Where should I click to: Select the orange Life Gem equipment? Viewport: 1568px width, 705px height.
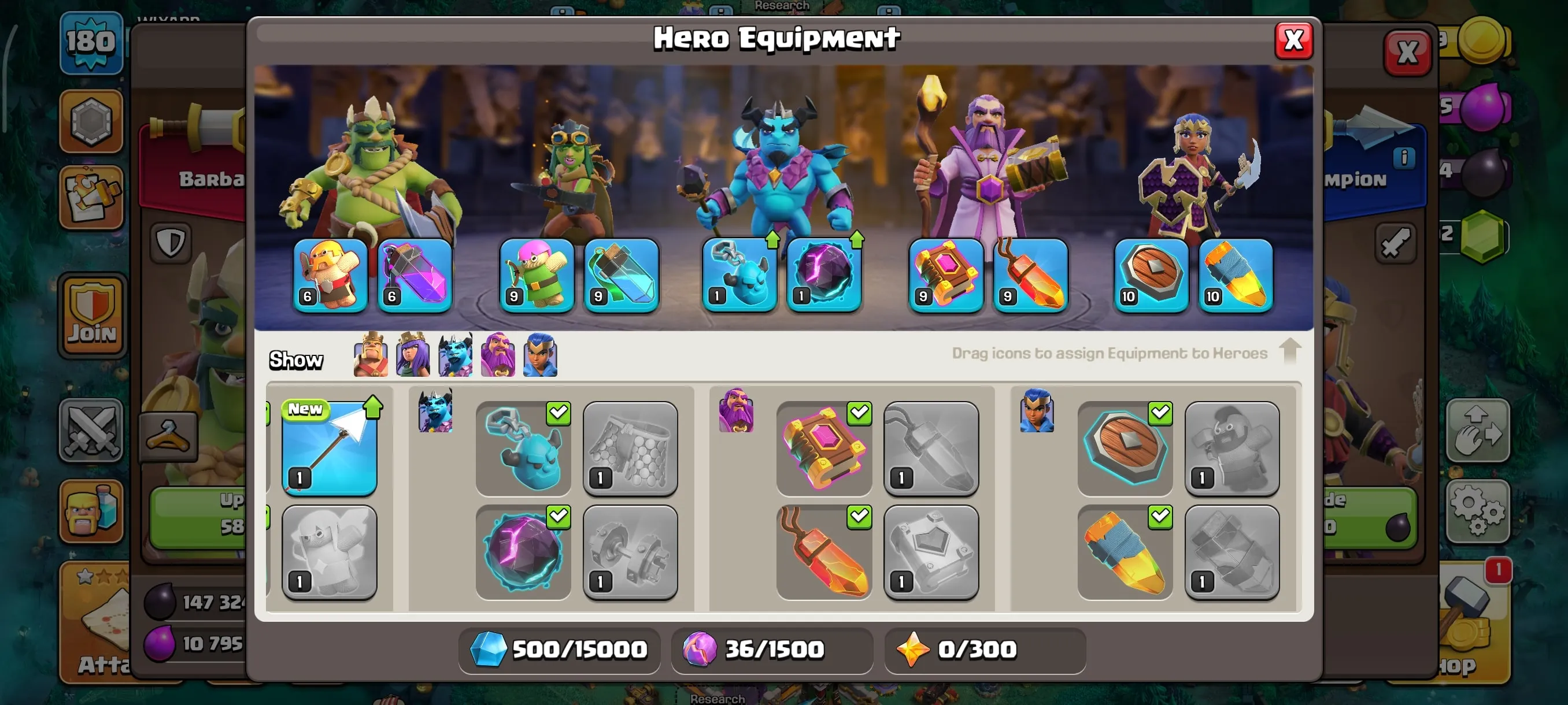[1029, 277]
